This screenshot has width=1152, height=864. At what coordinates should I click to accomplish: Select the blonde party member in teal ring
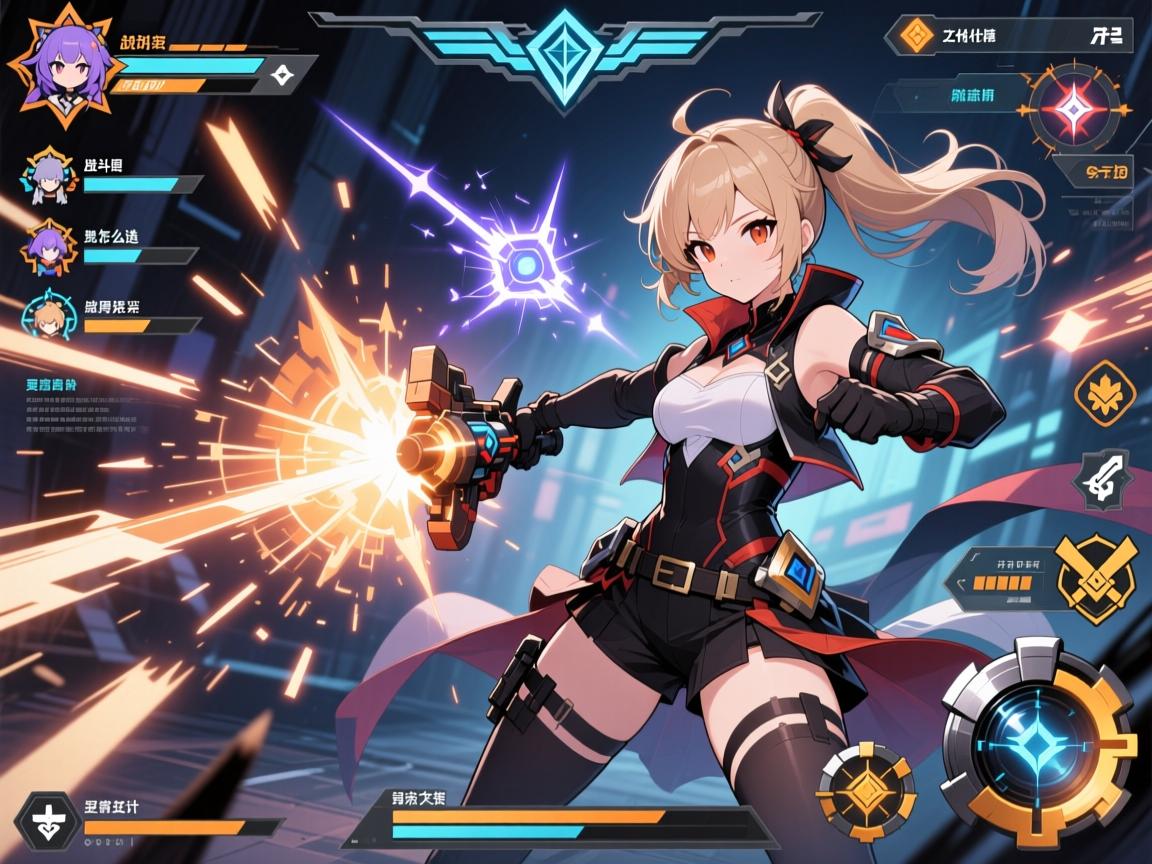[48, 314]
